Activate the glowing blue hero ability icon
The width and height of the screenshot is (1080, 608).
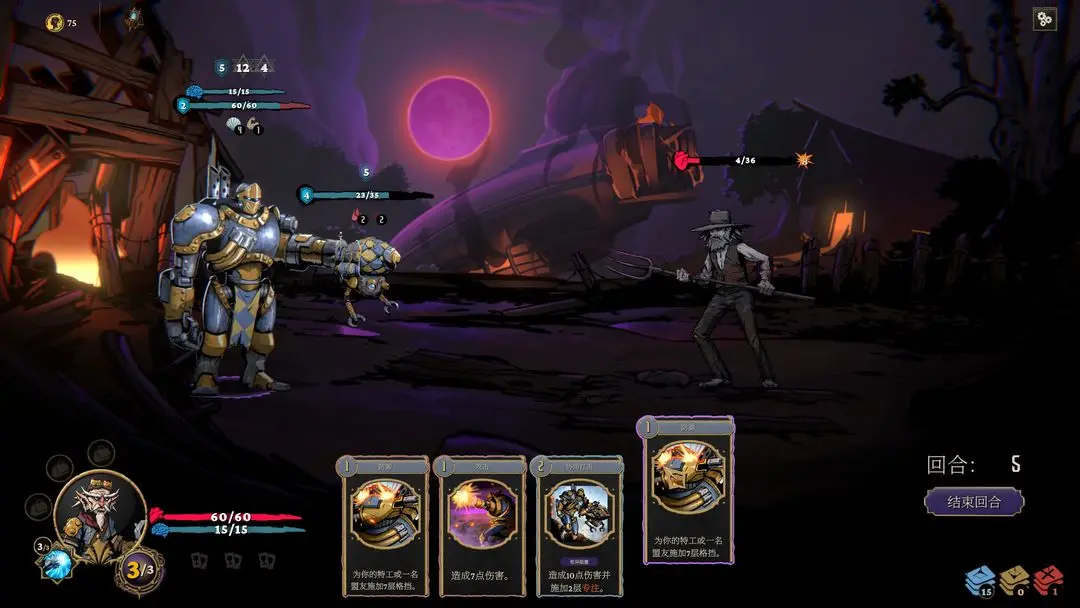click(58, 562)
